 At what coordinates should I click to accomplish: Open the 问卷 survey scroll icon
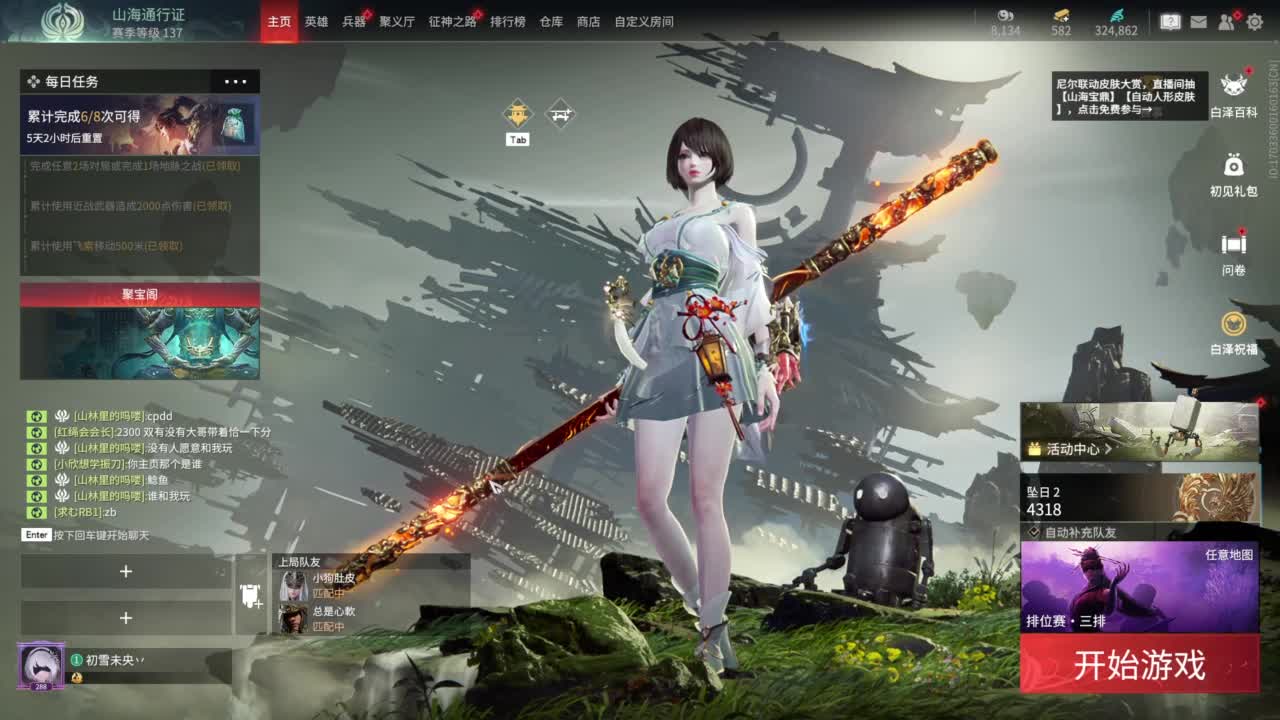1232,242
